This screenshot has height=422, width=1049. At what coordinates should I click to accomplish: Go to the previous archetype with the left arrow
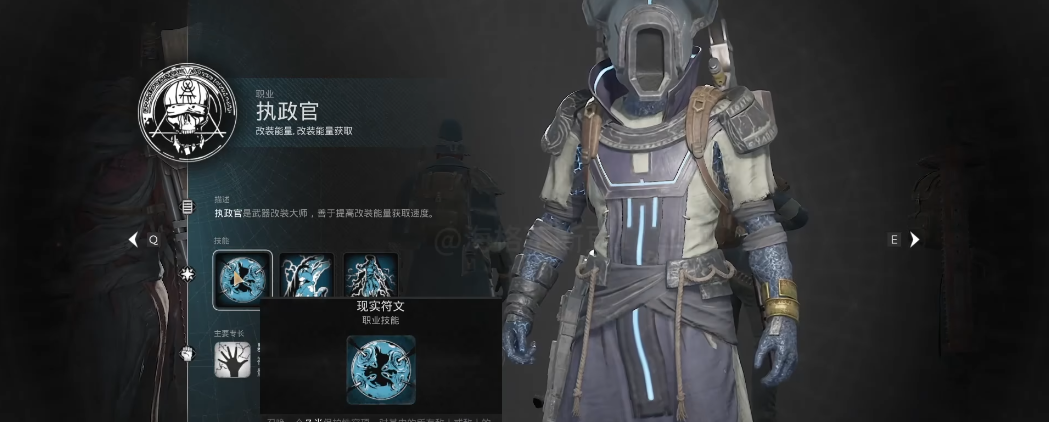(x=133, y=240)
